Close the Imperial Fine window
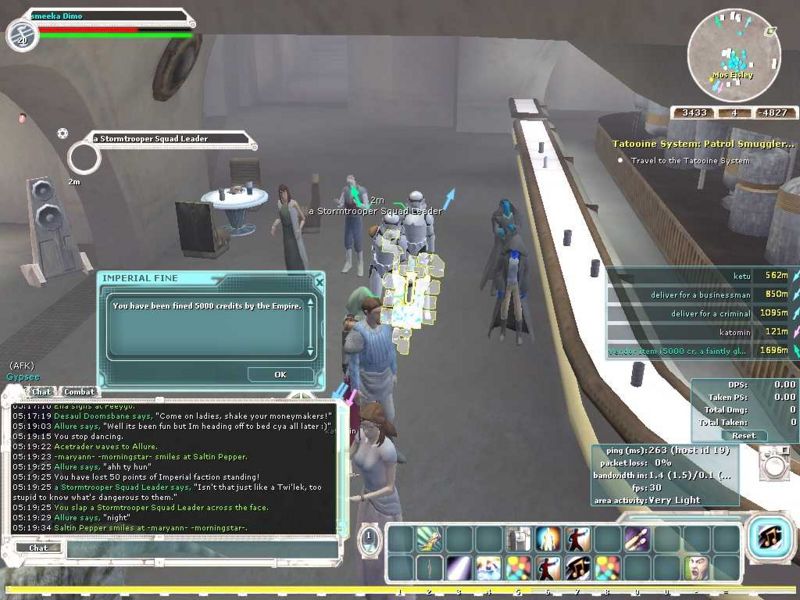Screen dimensions: 800x600 319,282
